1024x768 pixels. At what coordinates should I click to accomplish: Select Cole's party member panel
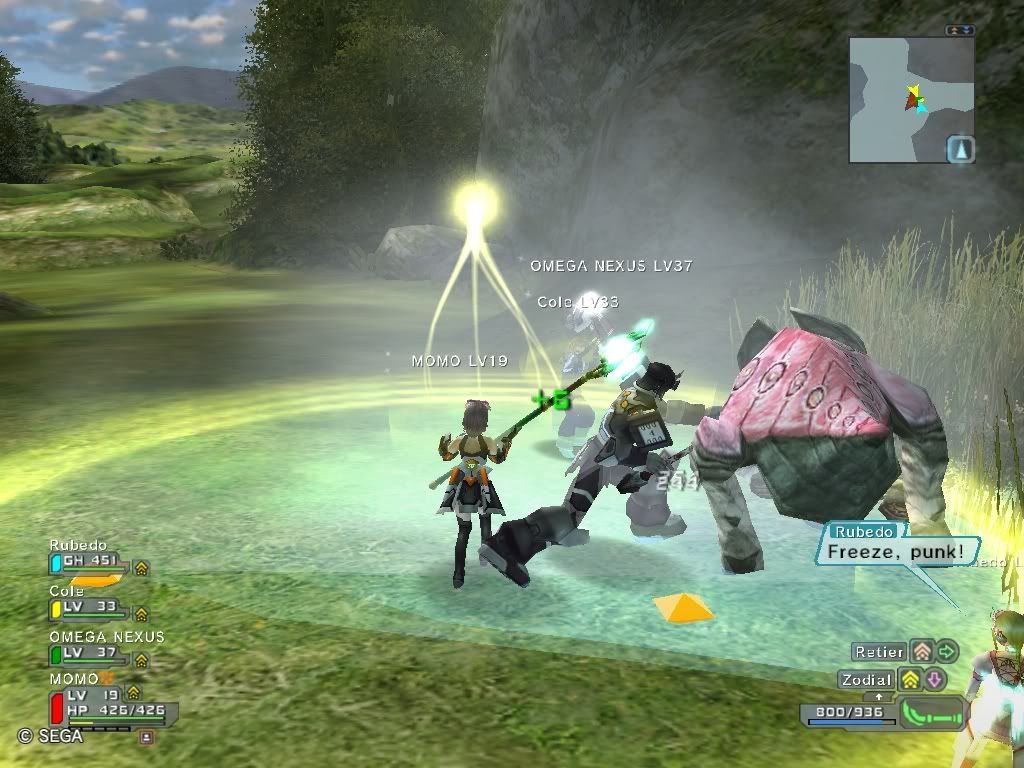(88, 606)
